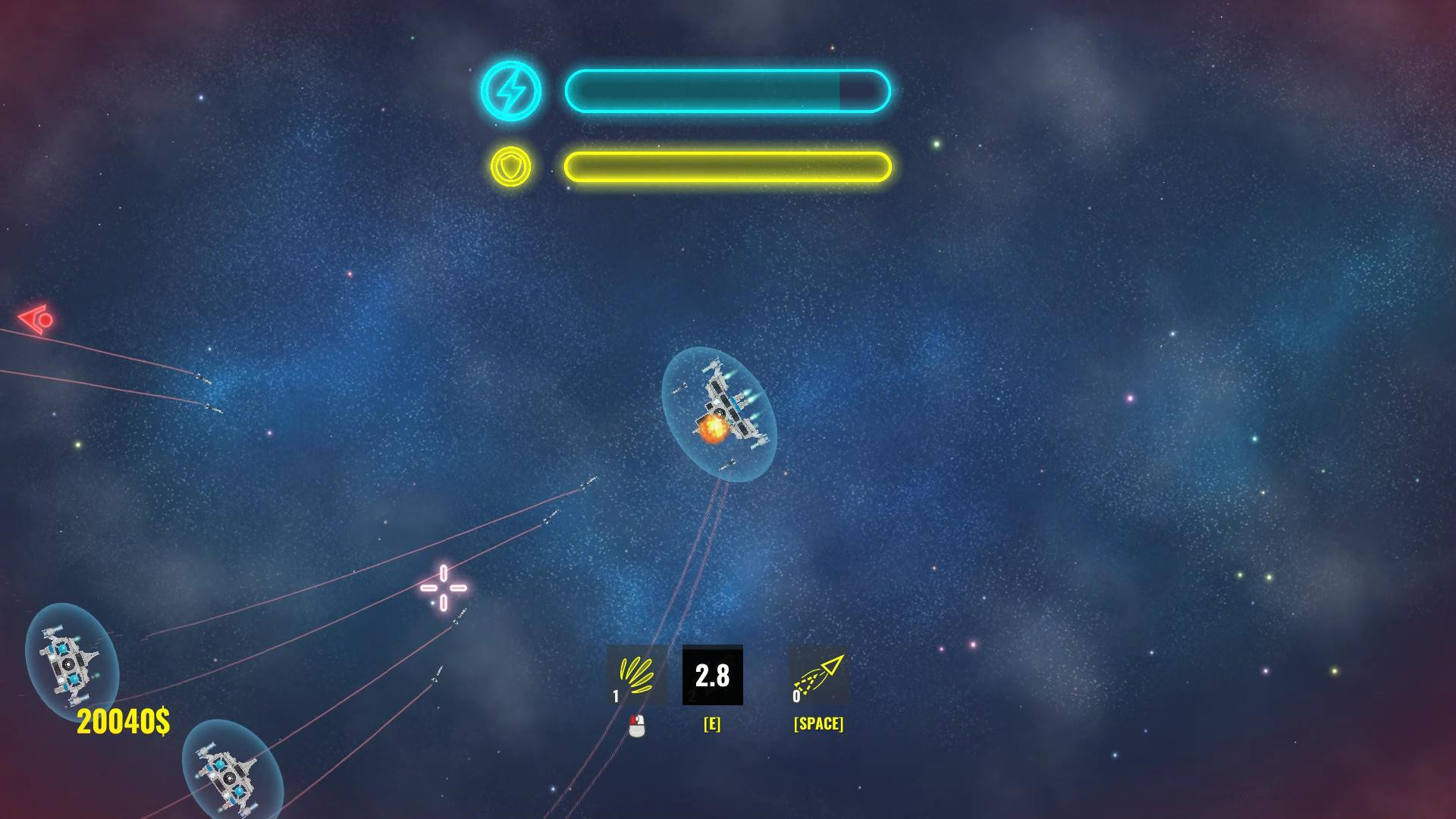1456x819 pixels.
Task: Toggle the [E] ability keybind label
Action: click(711, 723)
